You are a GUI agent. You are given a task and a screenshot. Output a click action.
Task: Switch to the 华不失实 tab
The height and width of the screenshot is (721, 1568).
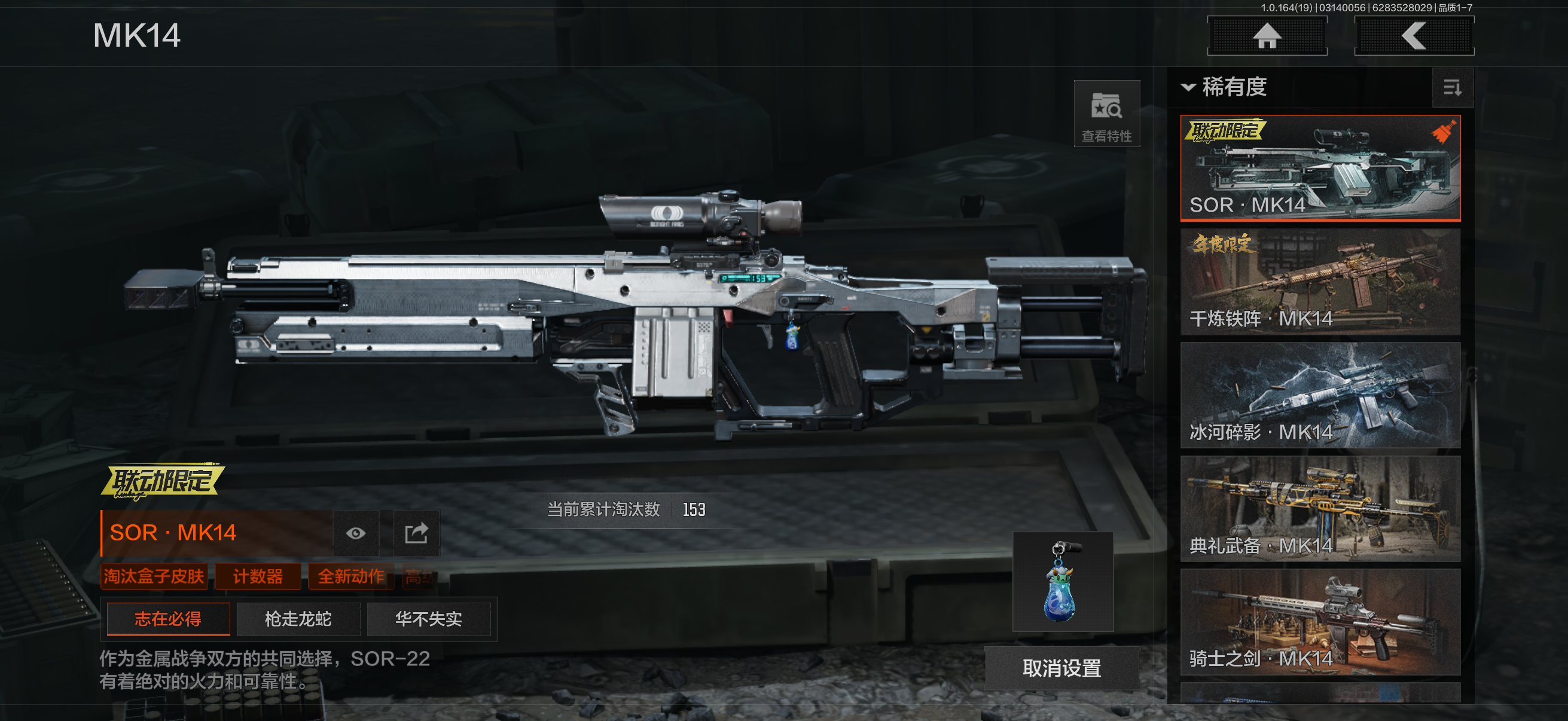[429, 619]
